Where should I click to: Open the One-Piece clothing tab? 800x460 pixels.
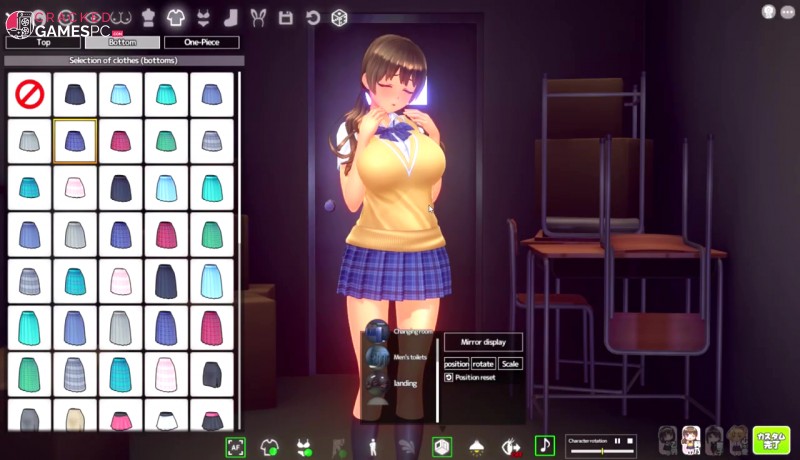click(x=201, y=43)
